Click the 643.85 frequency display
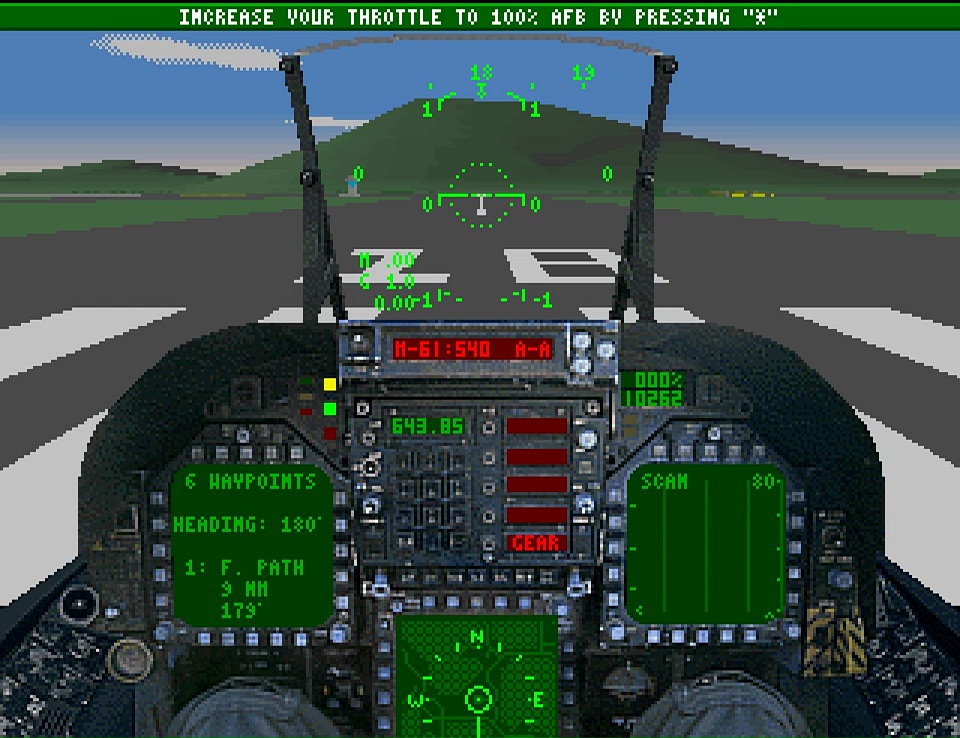 pos(428,427)
